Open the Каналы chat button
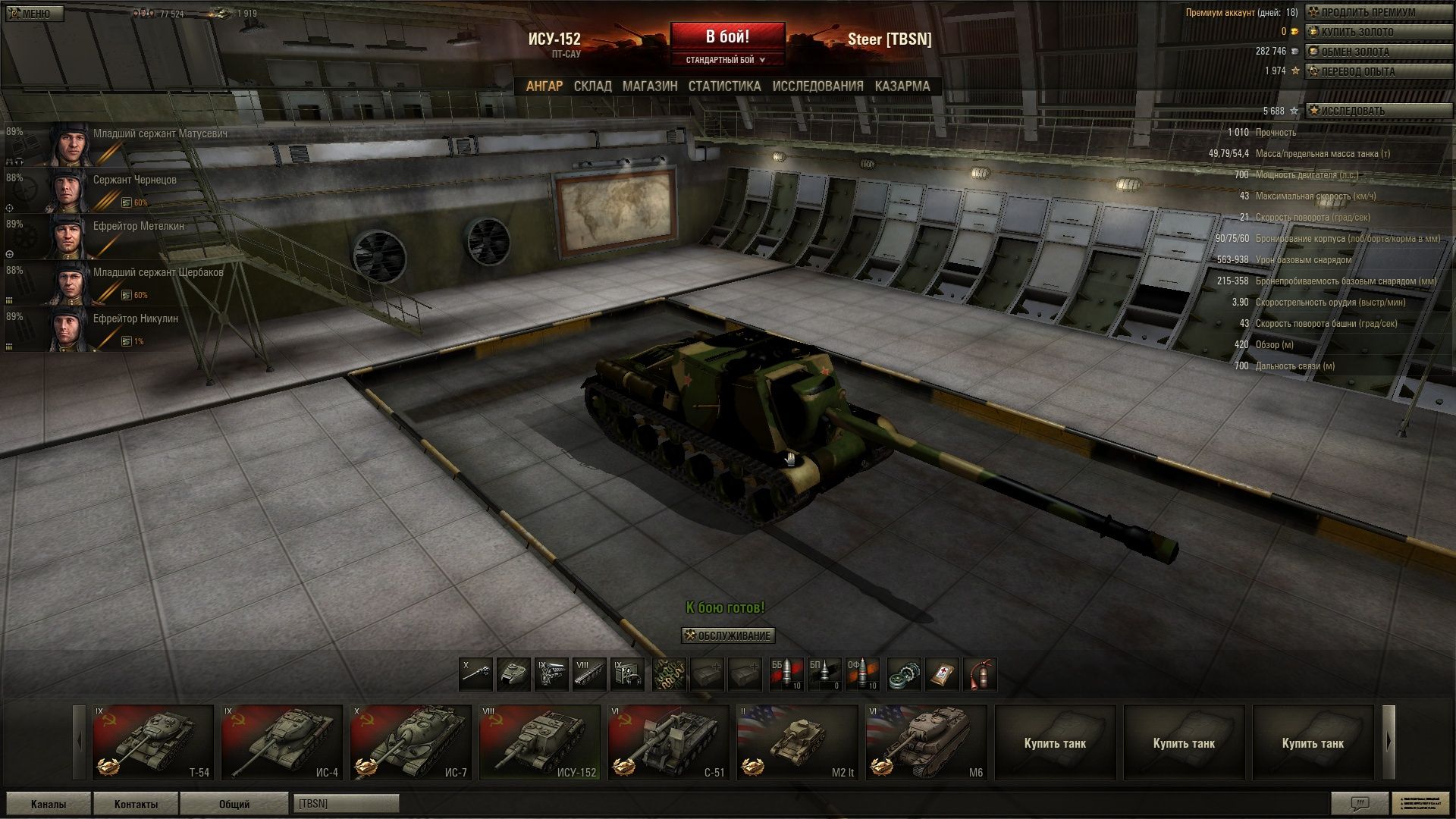The width and height of the screenshot is (1456, 819). pyautogui.click(x=48, y=804)
